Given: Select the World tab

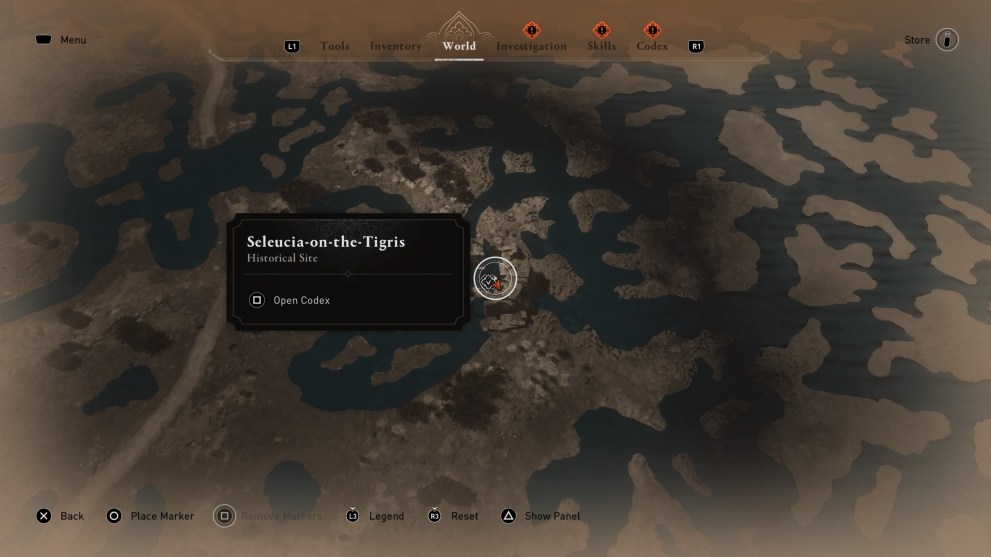Looking at the screenshot, I should click(x=459, y=46).
